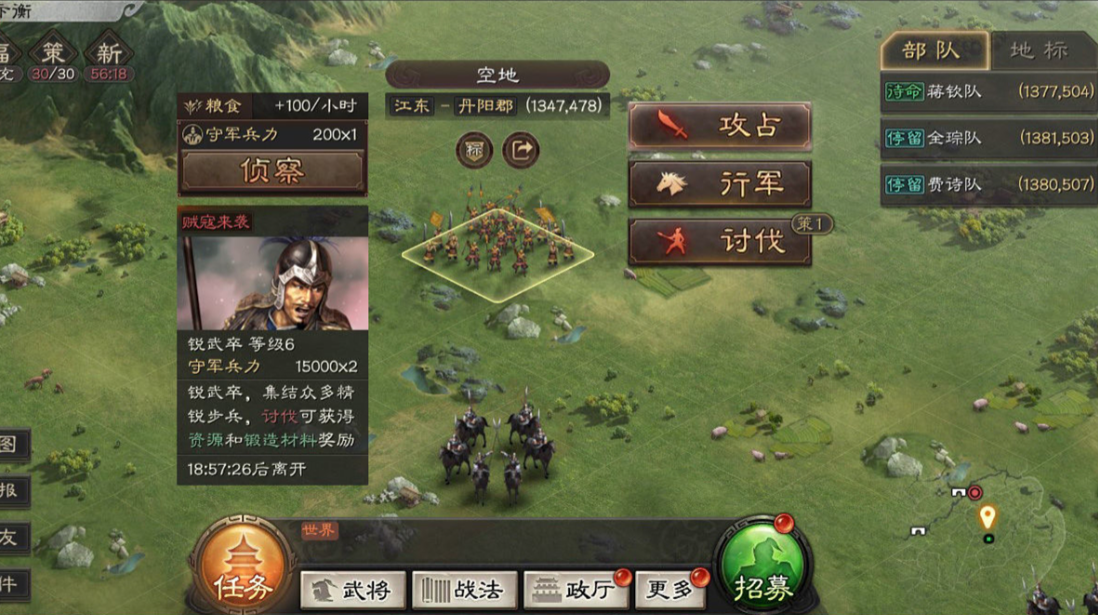Scout the land with 侦察
The height and width of the screenshot is (615, 1098).
click(x=272, y=172)
